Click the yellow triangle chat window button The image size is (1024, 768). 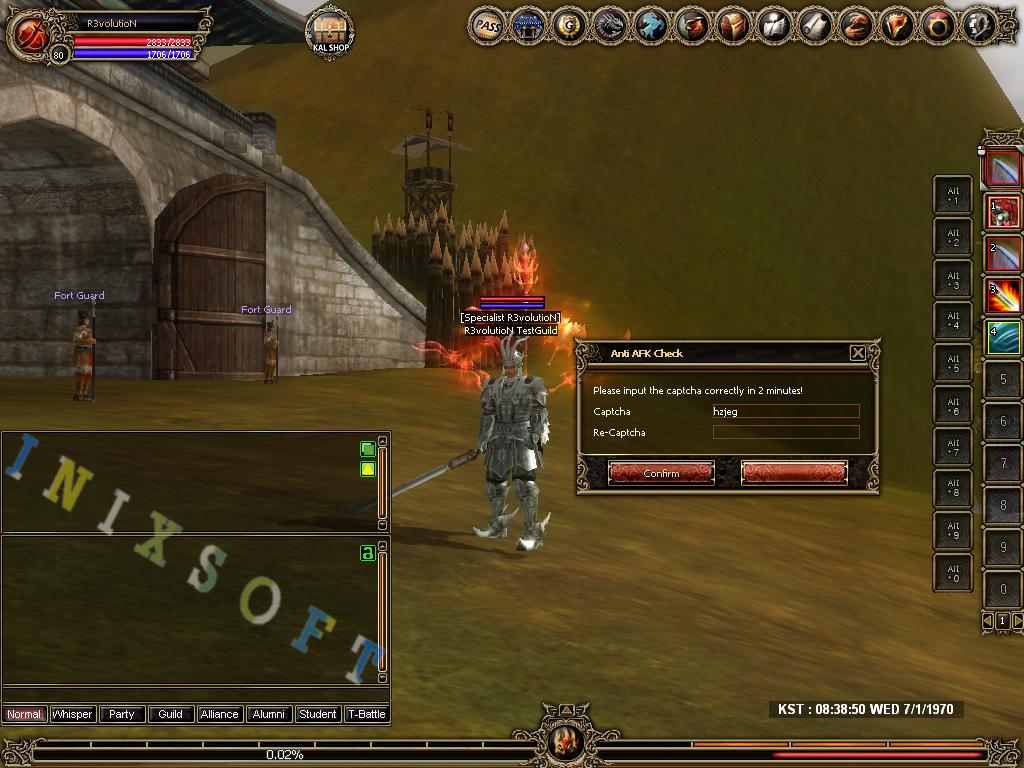coord(368,469)
